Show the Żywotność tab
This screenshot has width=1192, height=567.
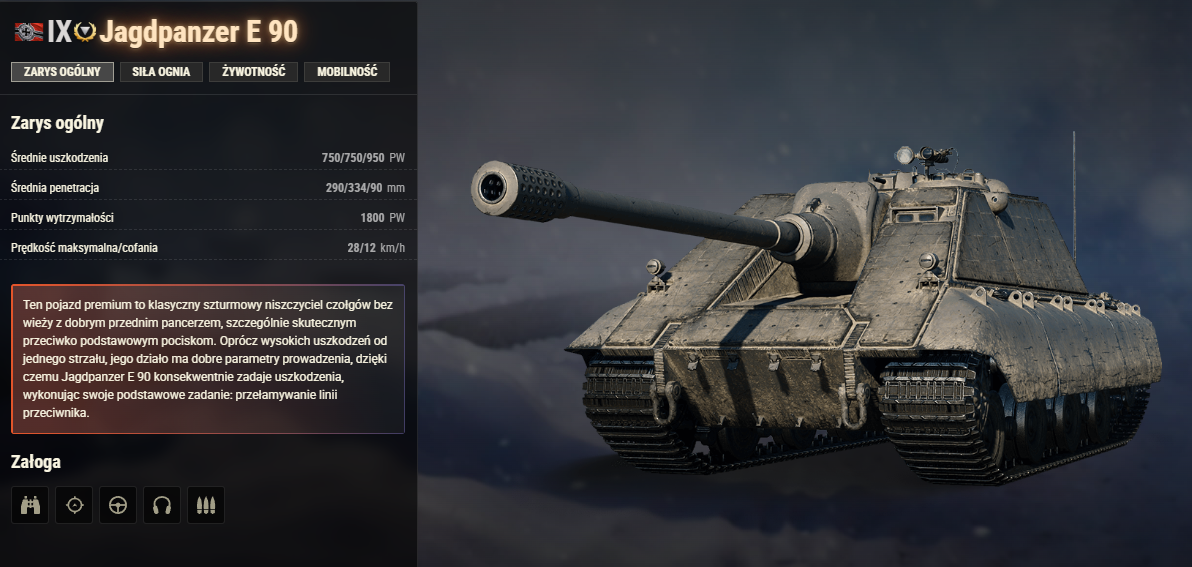(253, 72)
